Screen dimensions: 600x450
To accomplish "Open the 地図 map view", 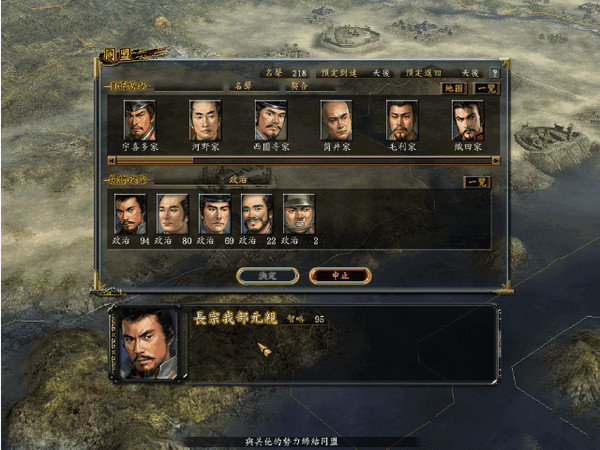I will pos(456,88).
